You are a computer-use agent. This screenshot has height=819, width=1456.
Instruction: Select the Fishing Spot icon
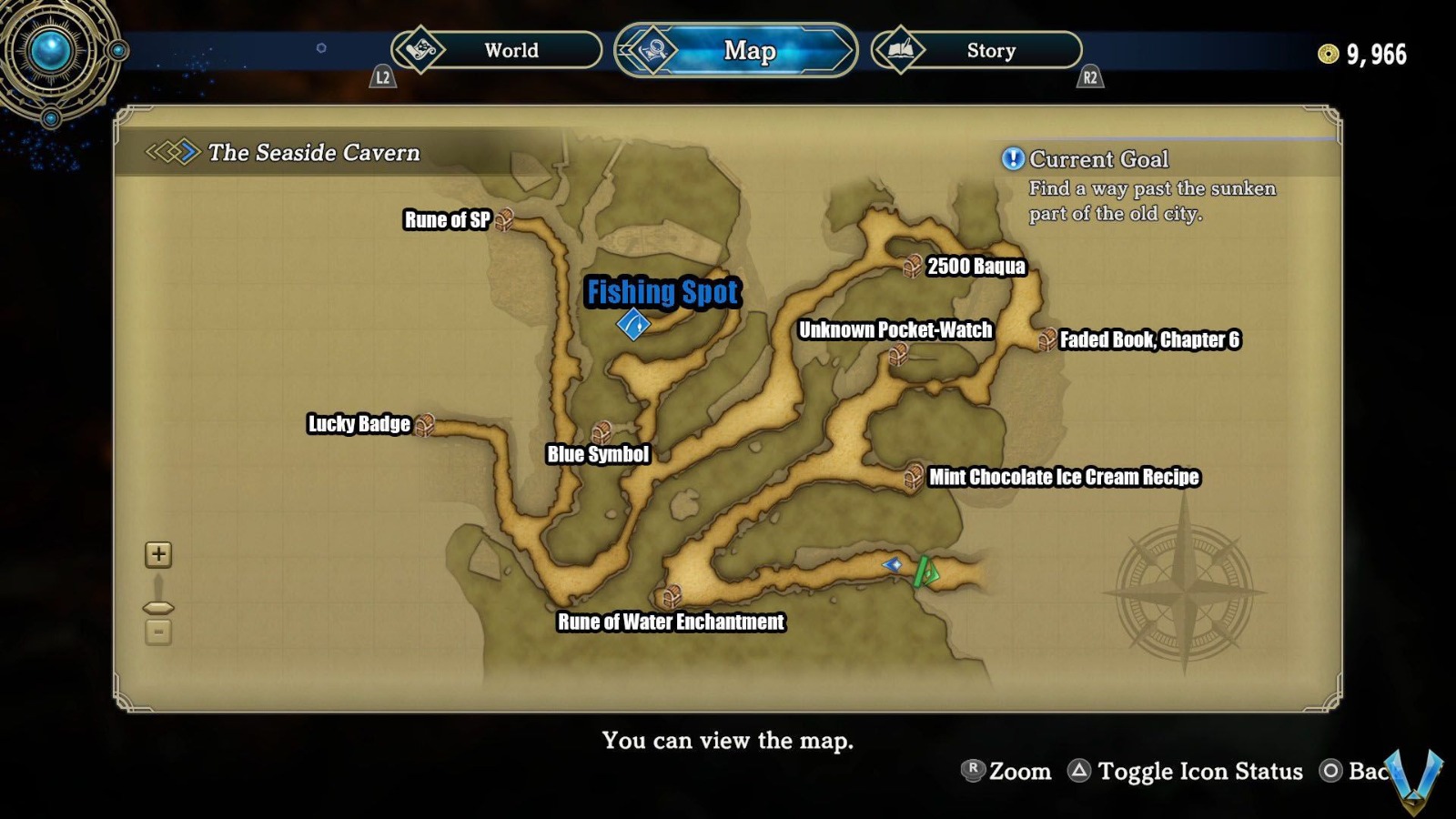point(633,325)
